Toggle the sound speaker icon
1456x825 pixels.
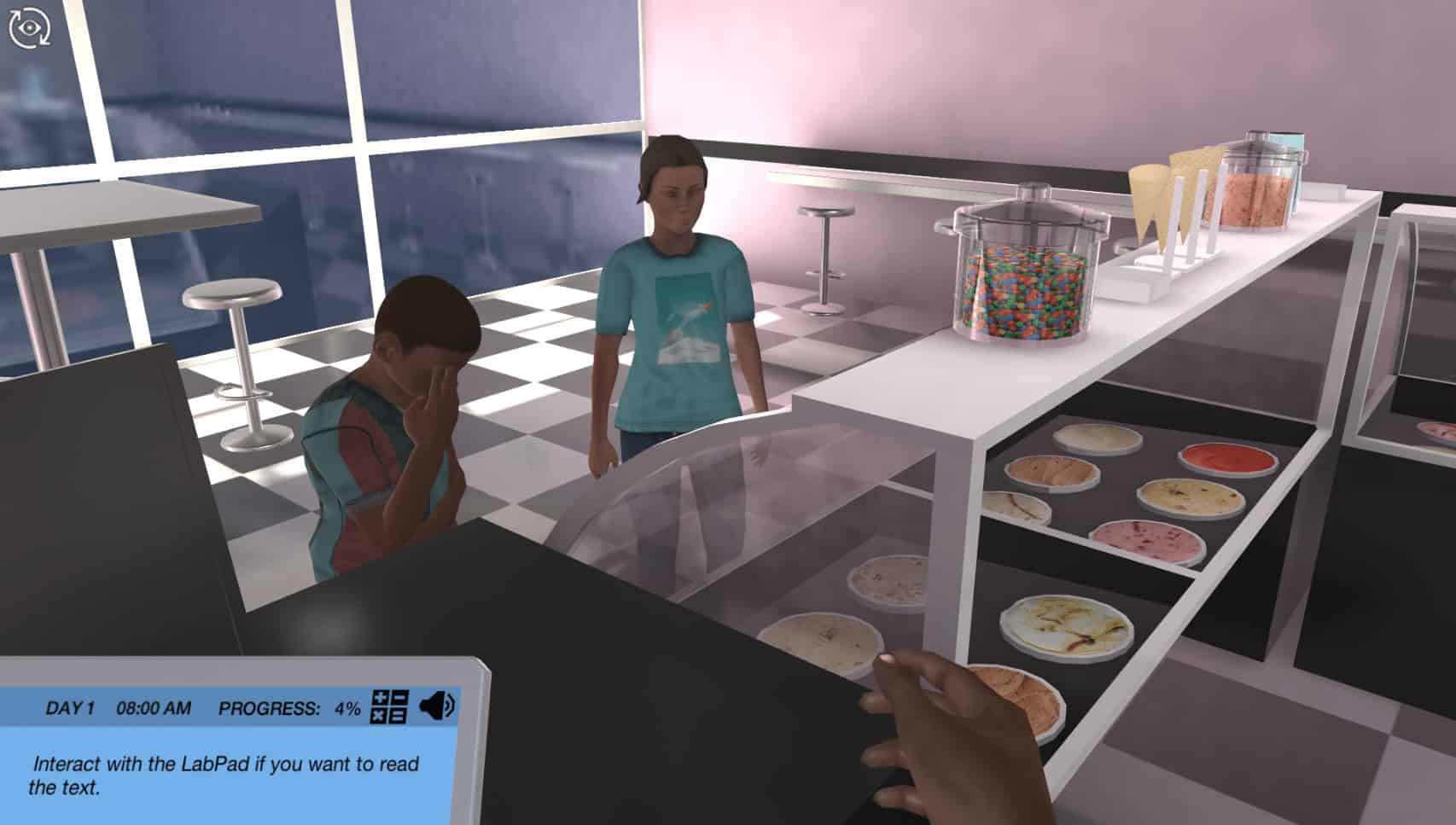pyautogui.click(x=439, y=706)
